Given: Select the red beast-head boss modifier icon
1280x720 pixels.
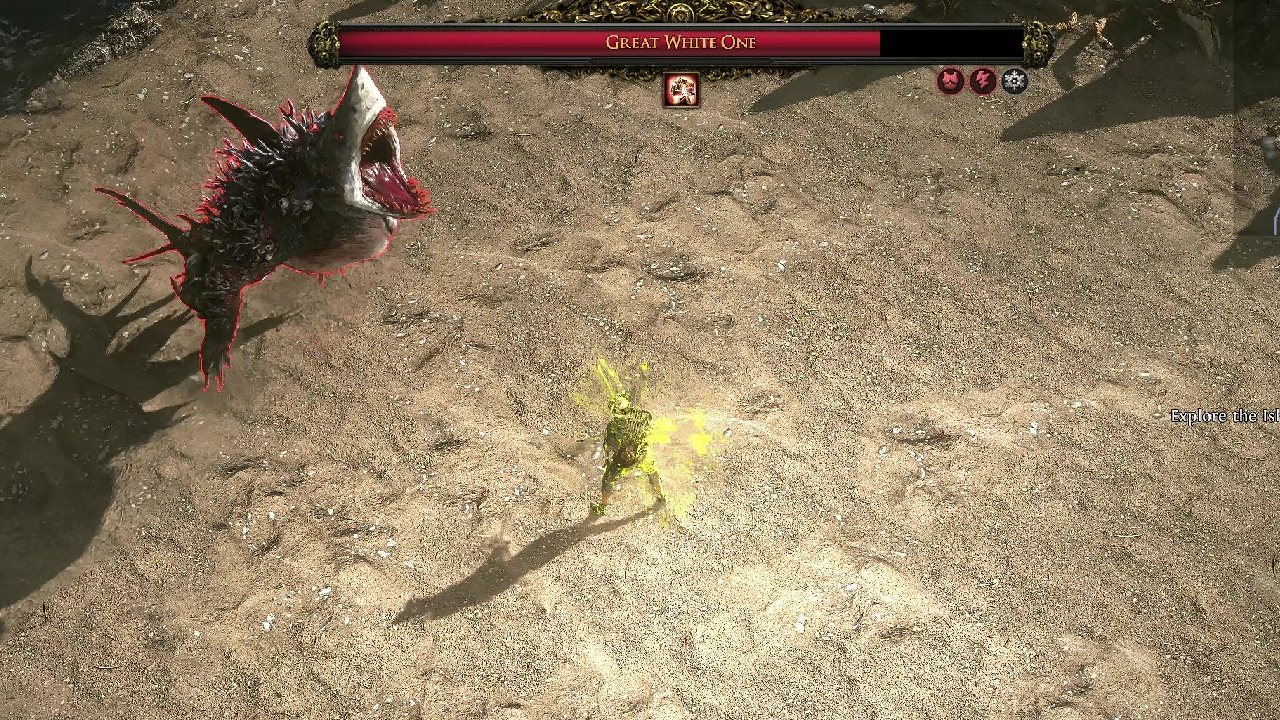Looking at the screenshot, I should coord(950,81).
